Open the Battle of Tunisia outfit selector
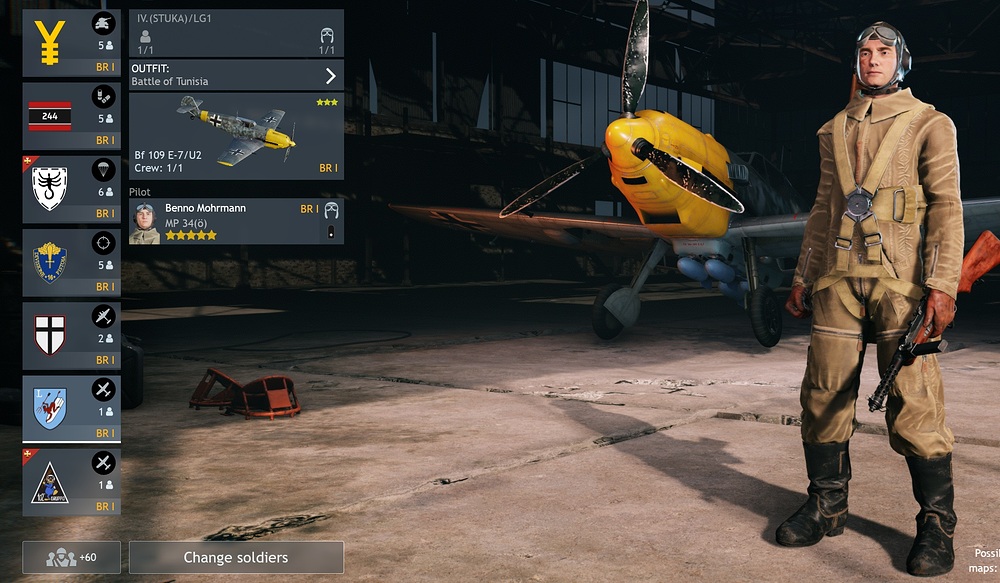This screenshot has height=583, width=1000. (x=236, y=75)
